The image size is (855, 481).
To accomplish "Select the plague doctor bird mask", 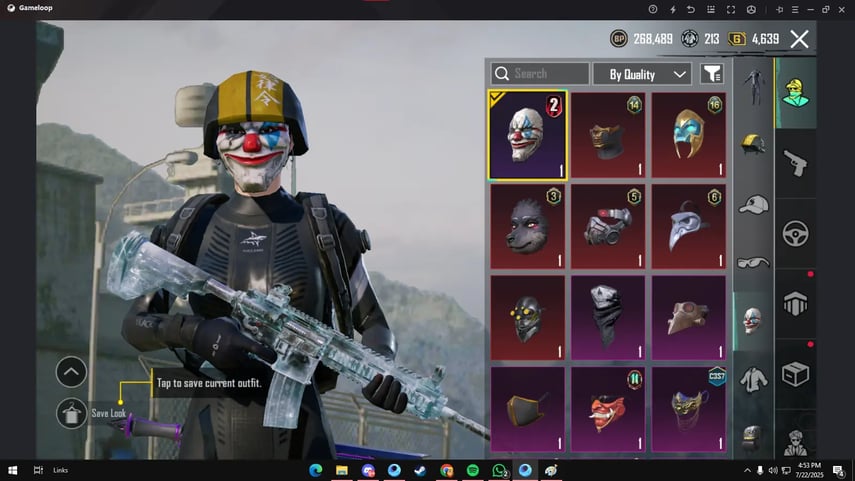I will coord(688,226).
